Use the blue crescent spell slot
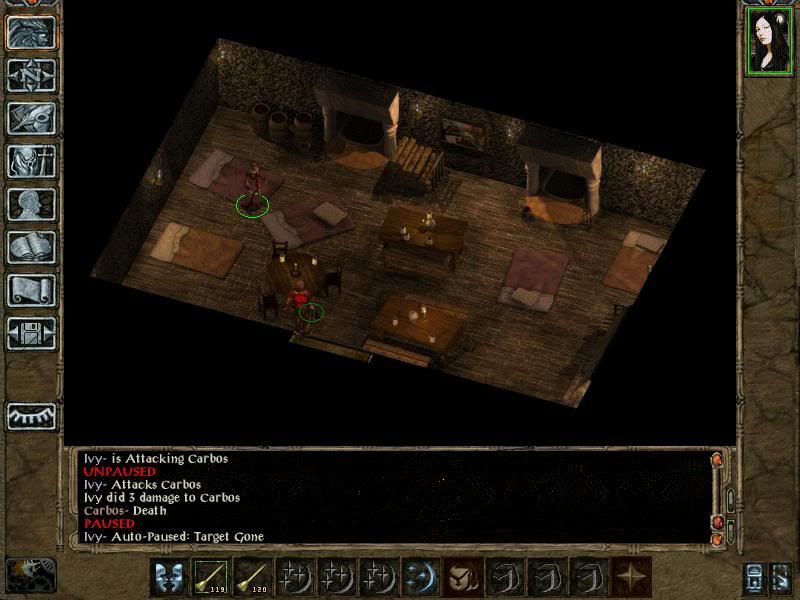 (420, 577)
